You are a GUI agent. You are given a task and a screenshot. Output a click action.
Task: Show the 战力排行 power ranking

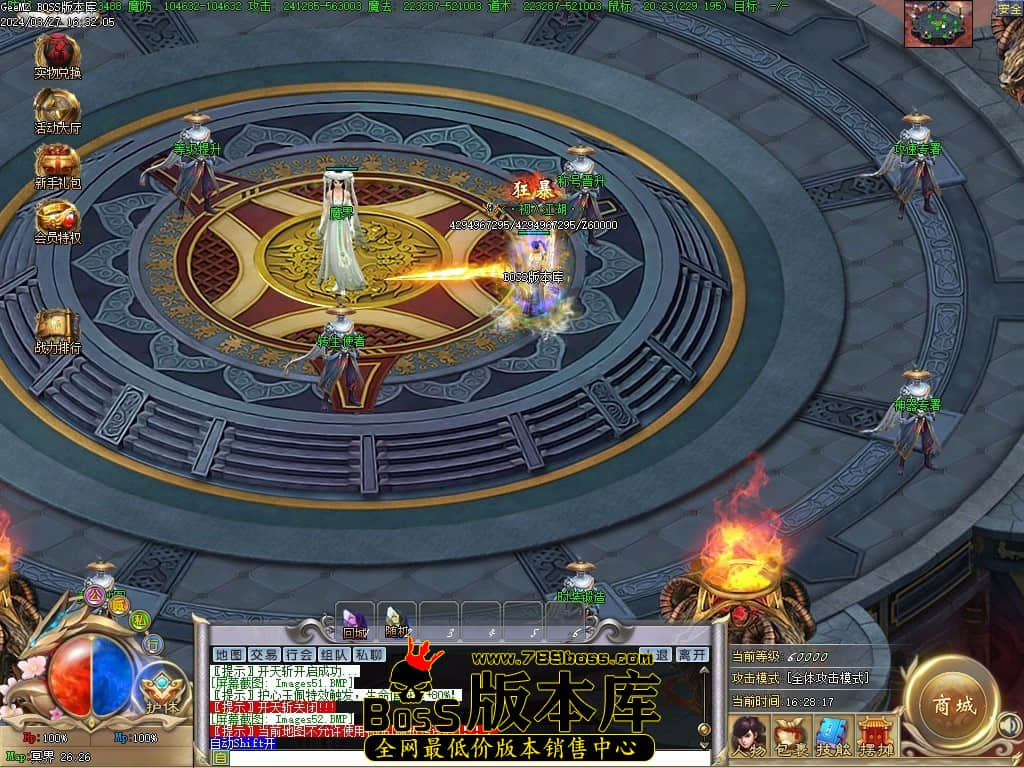[x=58, y=331]
